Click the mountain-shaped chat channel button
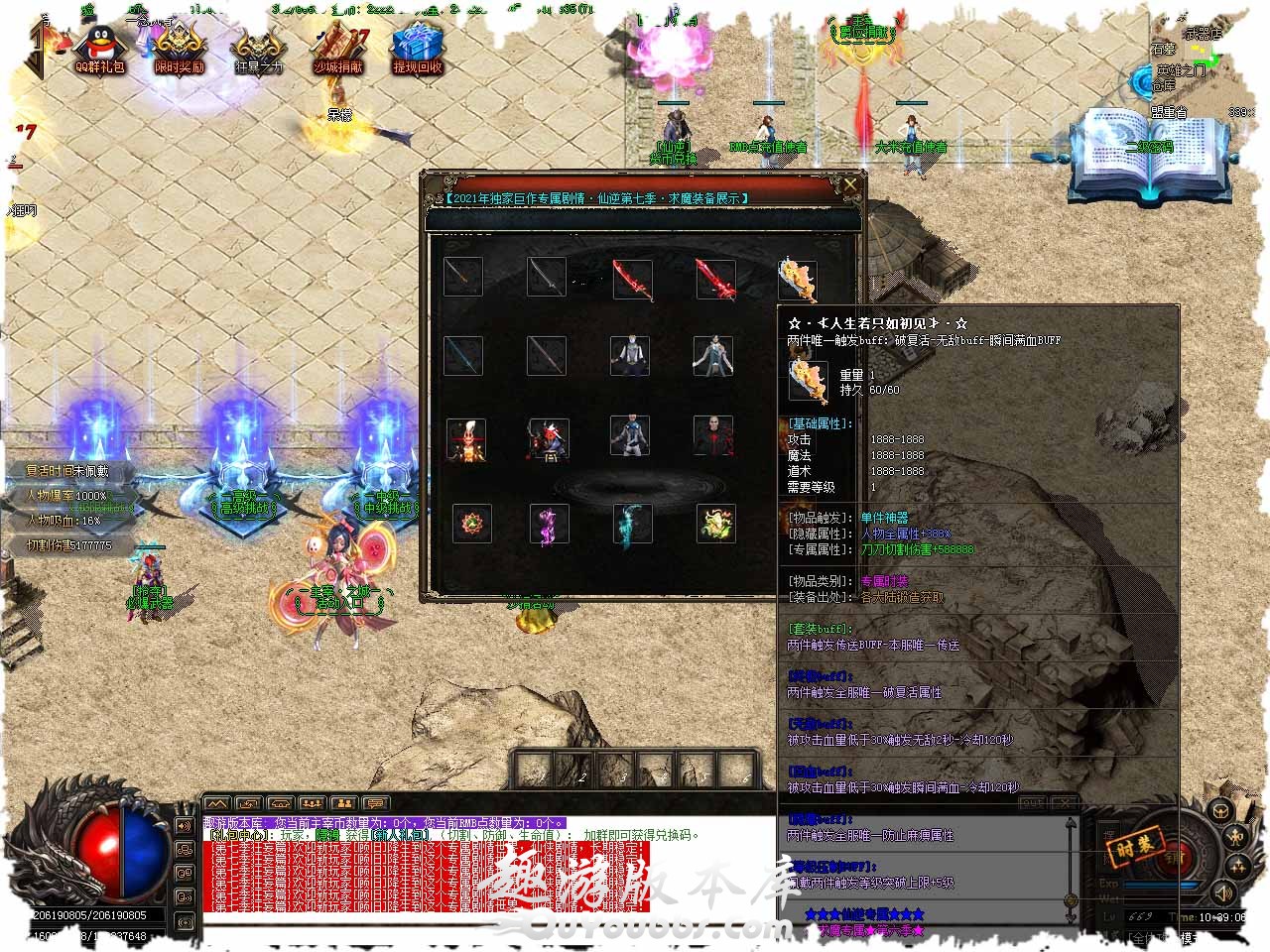 pyautogui.click(x=217, y=803)
